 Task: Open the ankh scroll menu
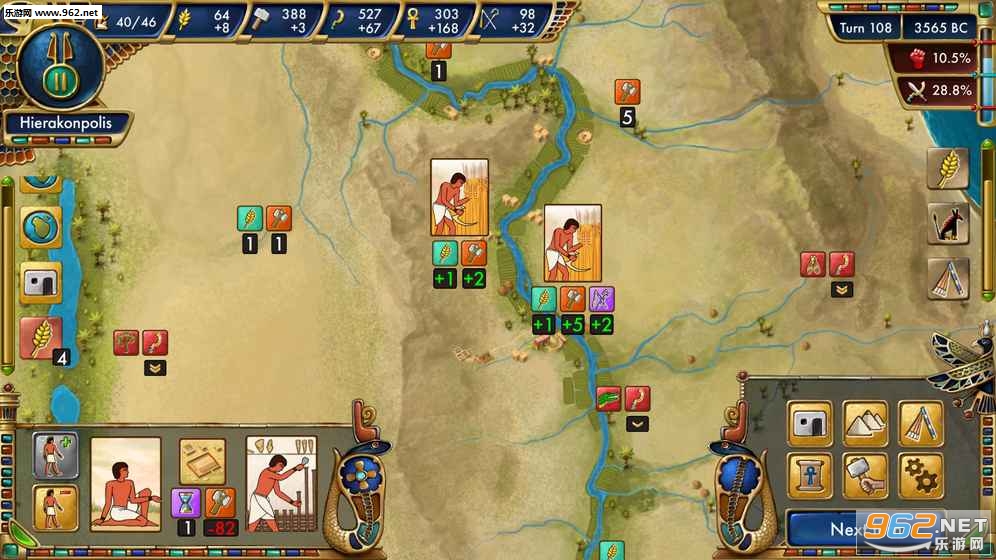click(811, 475)
